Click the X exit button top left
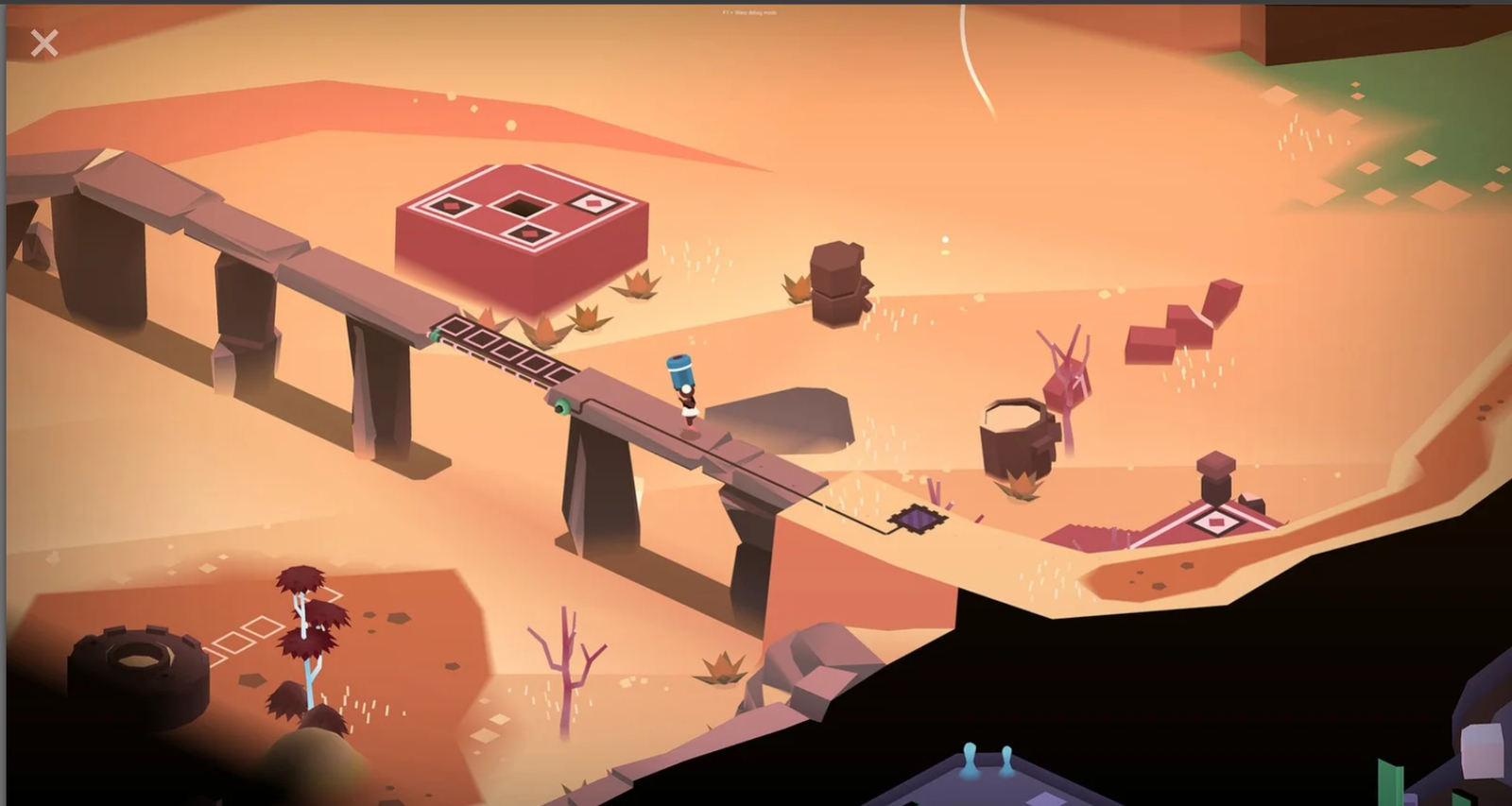 43,43
